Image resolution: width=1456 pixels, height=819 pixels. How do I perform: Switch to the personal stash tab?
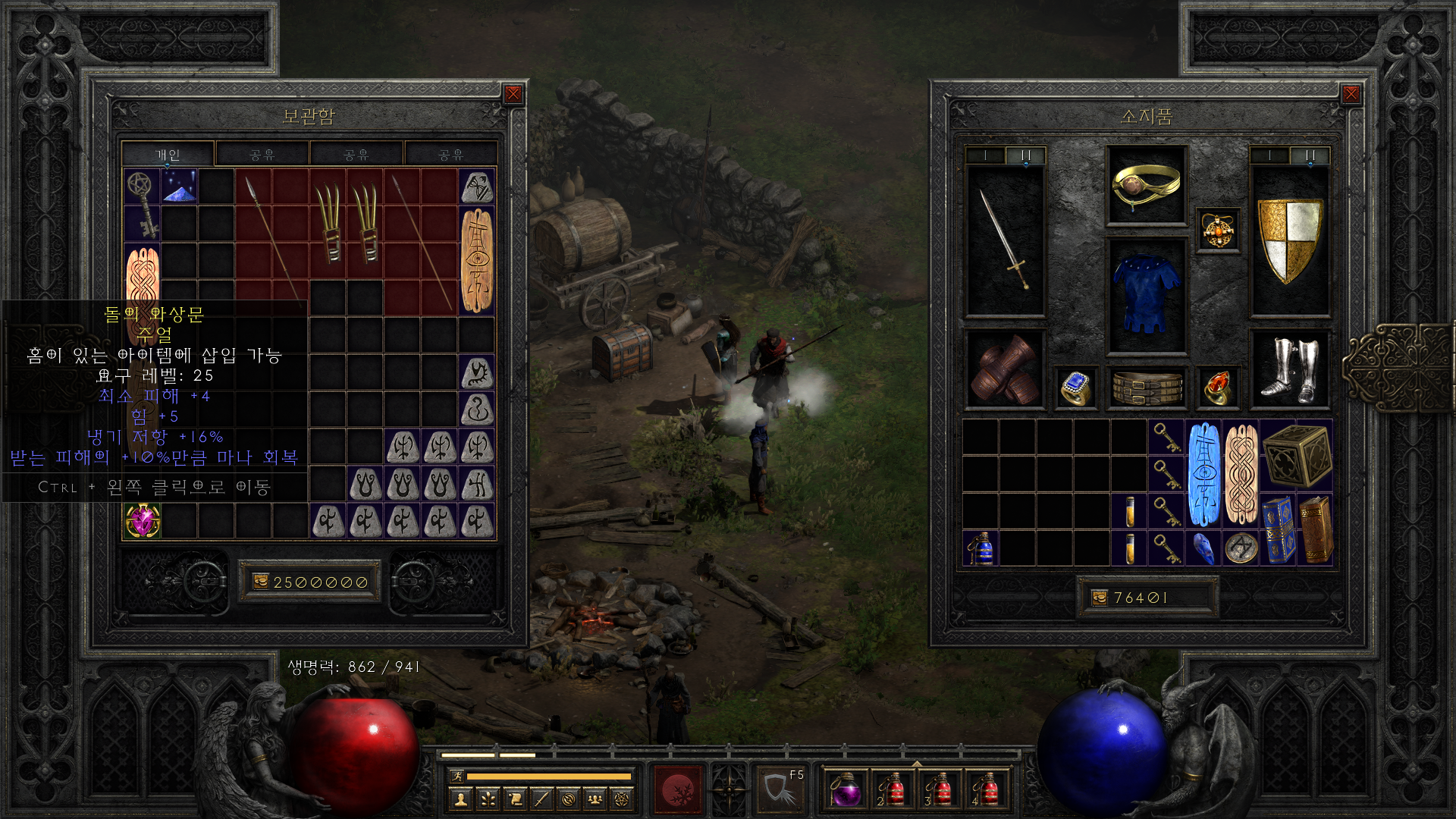168,155
